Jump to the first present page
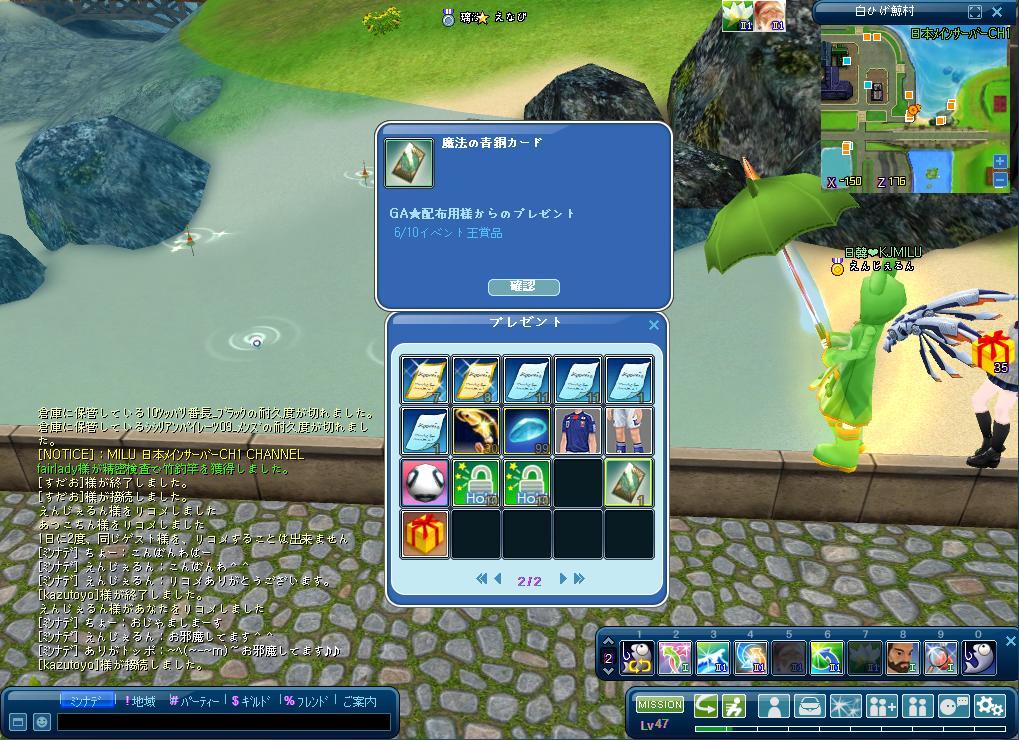This screenshot has width=1019, height=740. (481, 579)
